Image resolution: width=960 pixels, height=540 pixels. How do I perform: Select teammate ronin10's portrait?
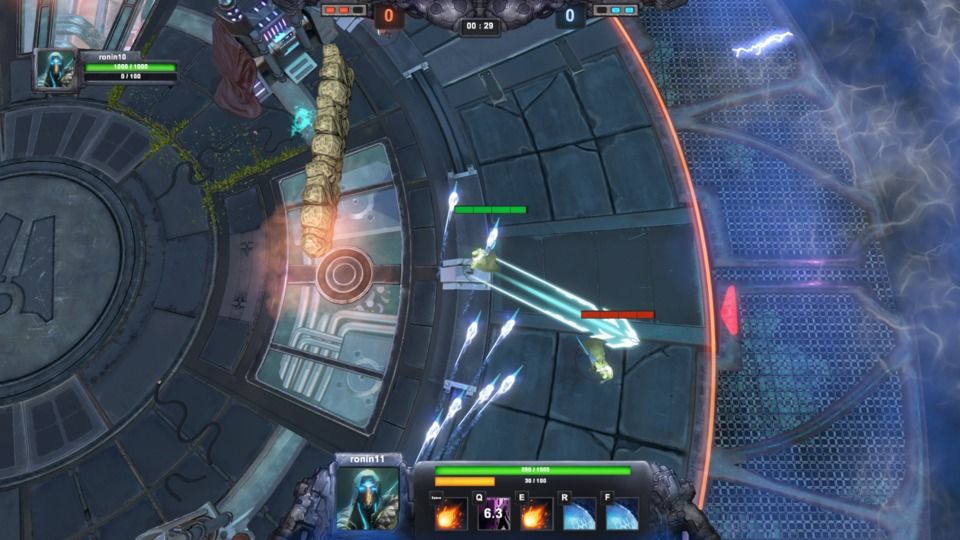[55, 69]
